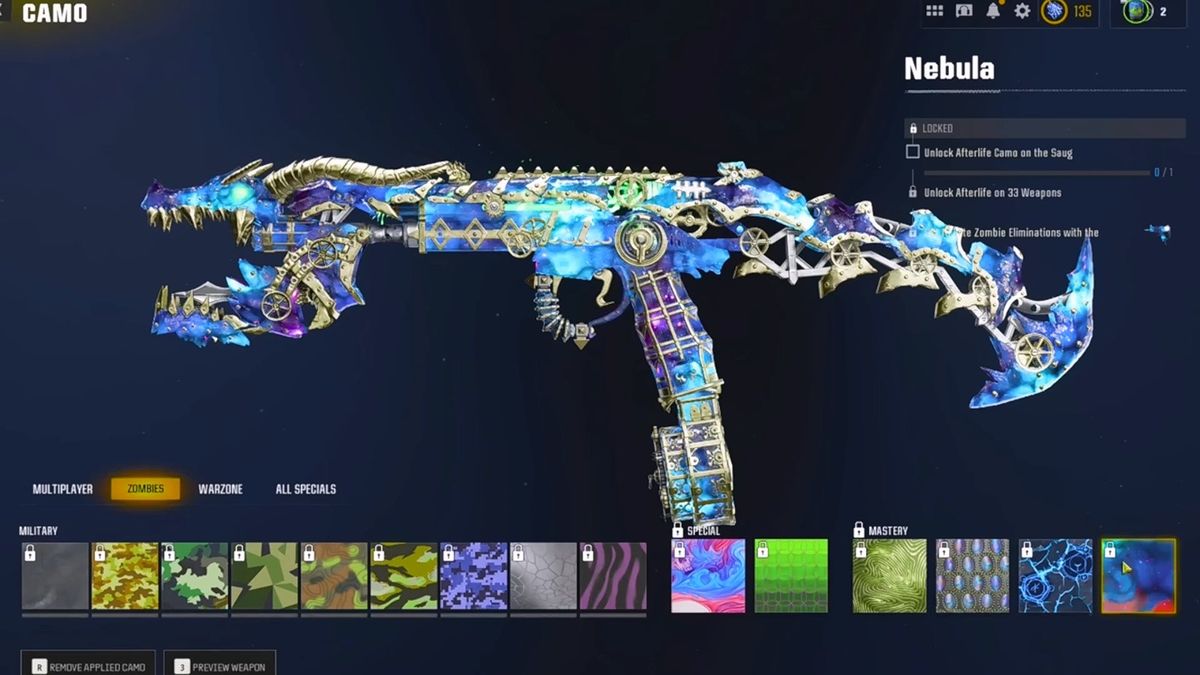Select the teardrop pattern mastery camo
This screenshot has height=675, width=1200.
972,576
